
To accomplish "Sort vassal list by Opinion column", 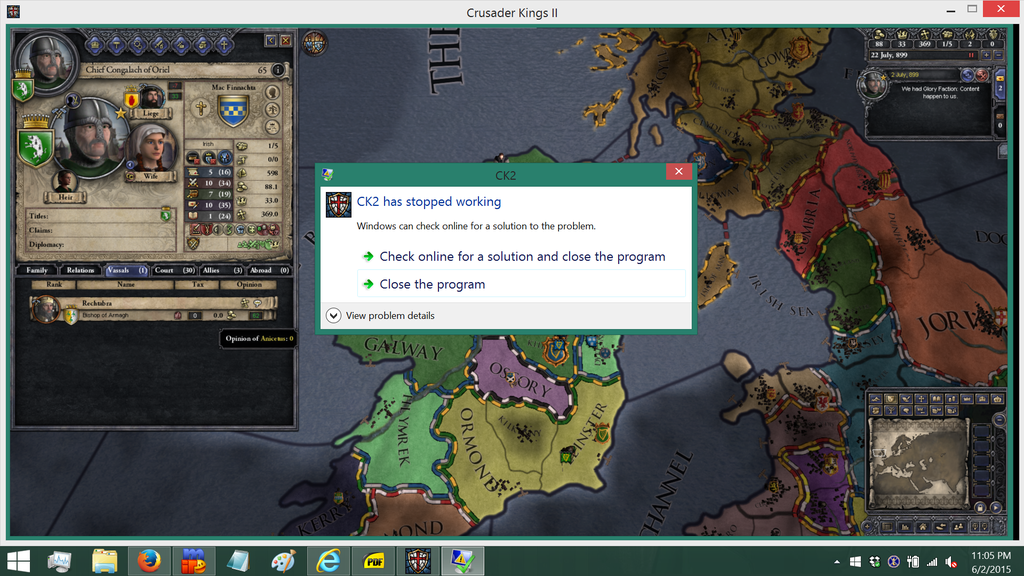I will tap(248, 284).
